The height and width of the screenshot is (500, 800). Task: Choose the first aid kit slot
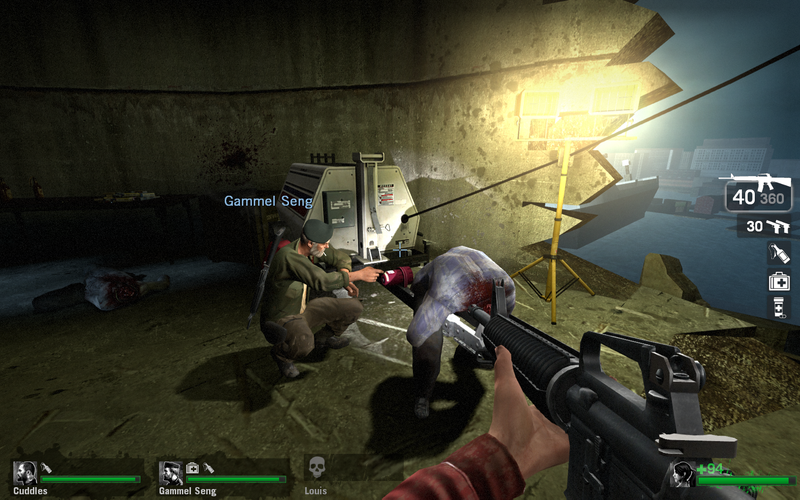coord(779,281)
